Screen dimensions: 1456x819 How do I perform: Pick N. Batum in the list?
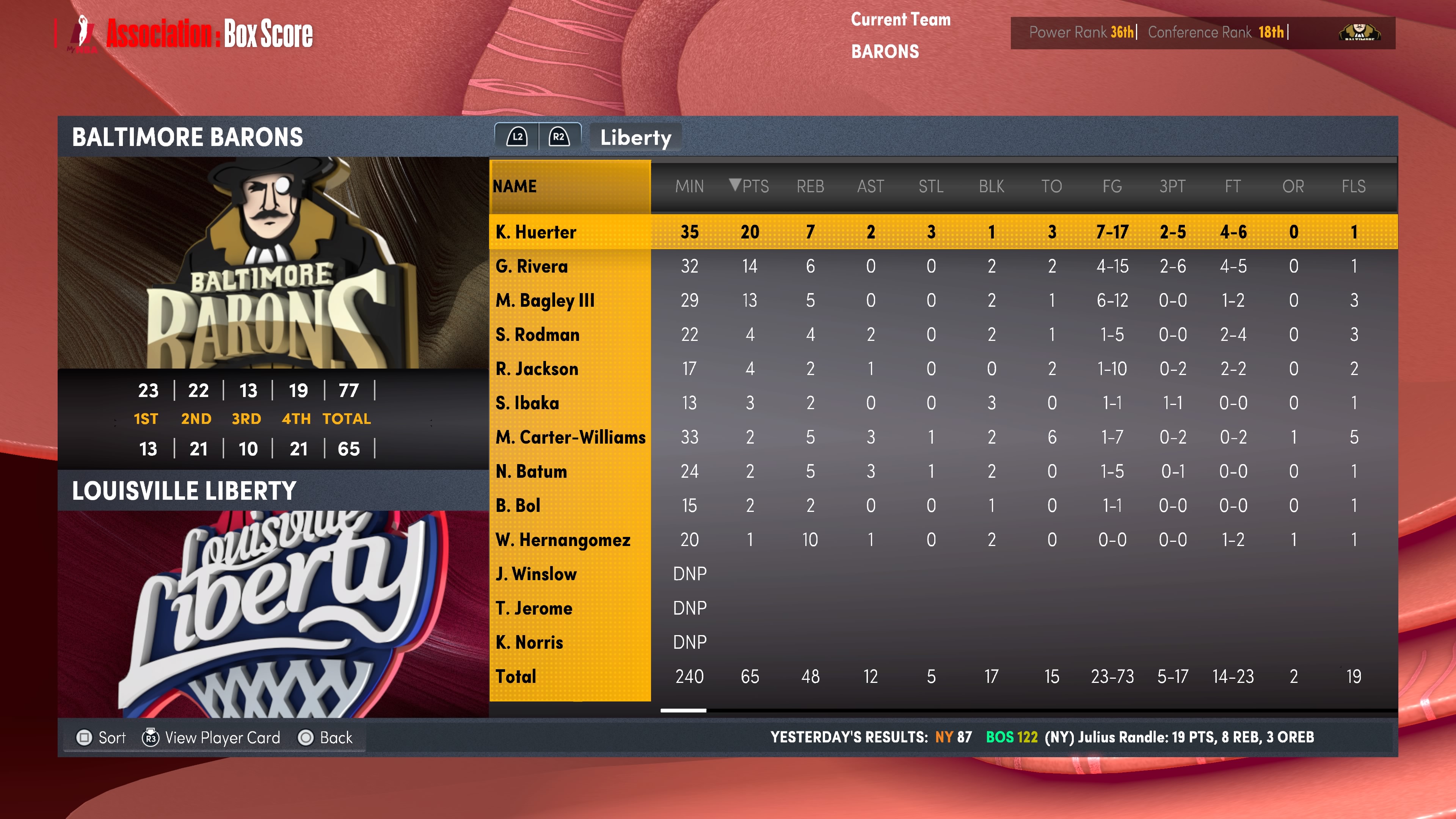click(531, 471)
